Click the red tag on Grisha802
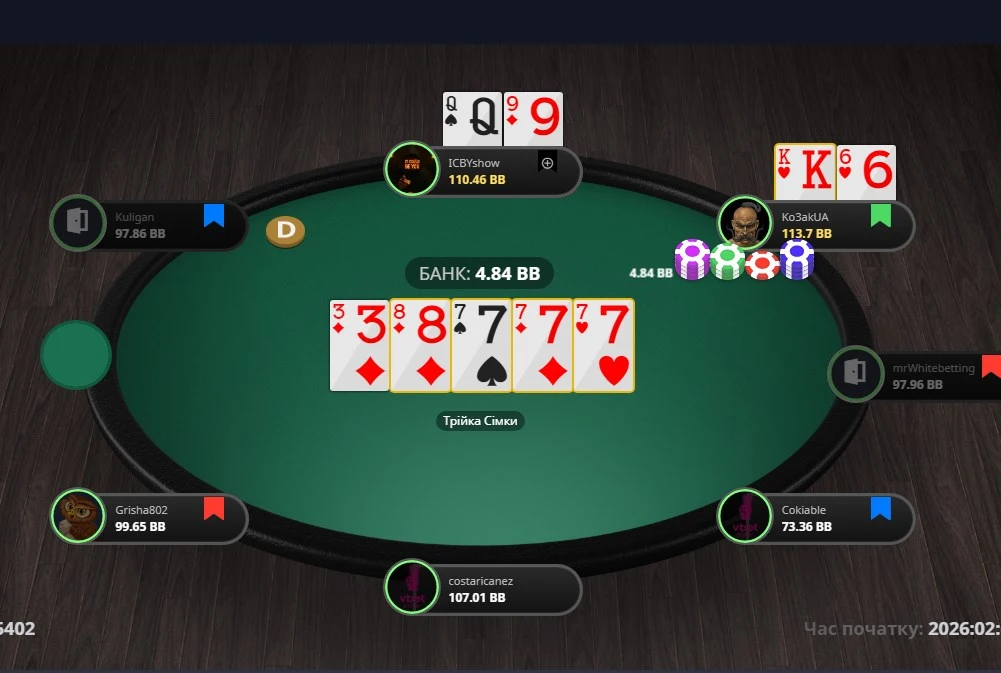1001x673 pixels. (x=213, y=509)
